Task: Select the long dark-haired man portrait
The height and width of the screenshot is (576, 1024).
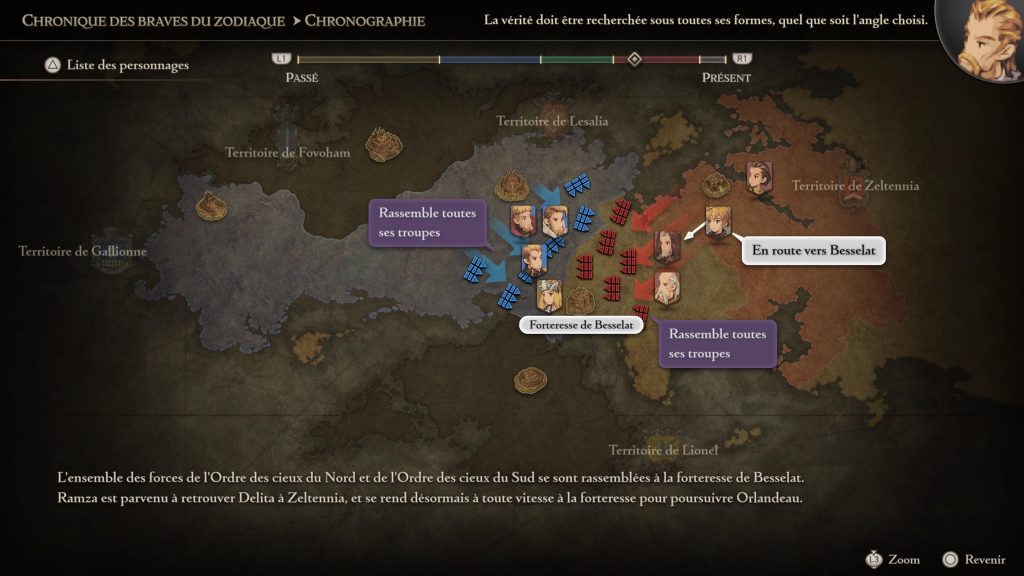Action: (x=667, y=245)
